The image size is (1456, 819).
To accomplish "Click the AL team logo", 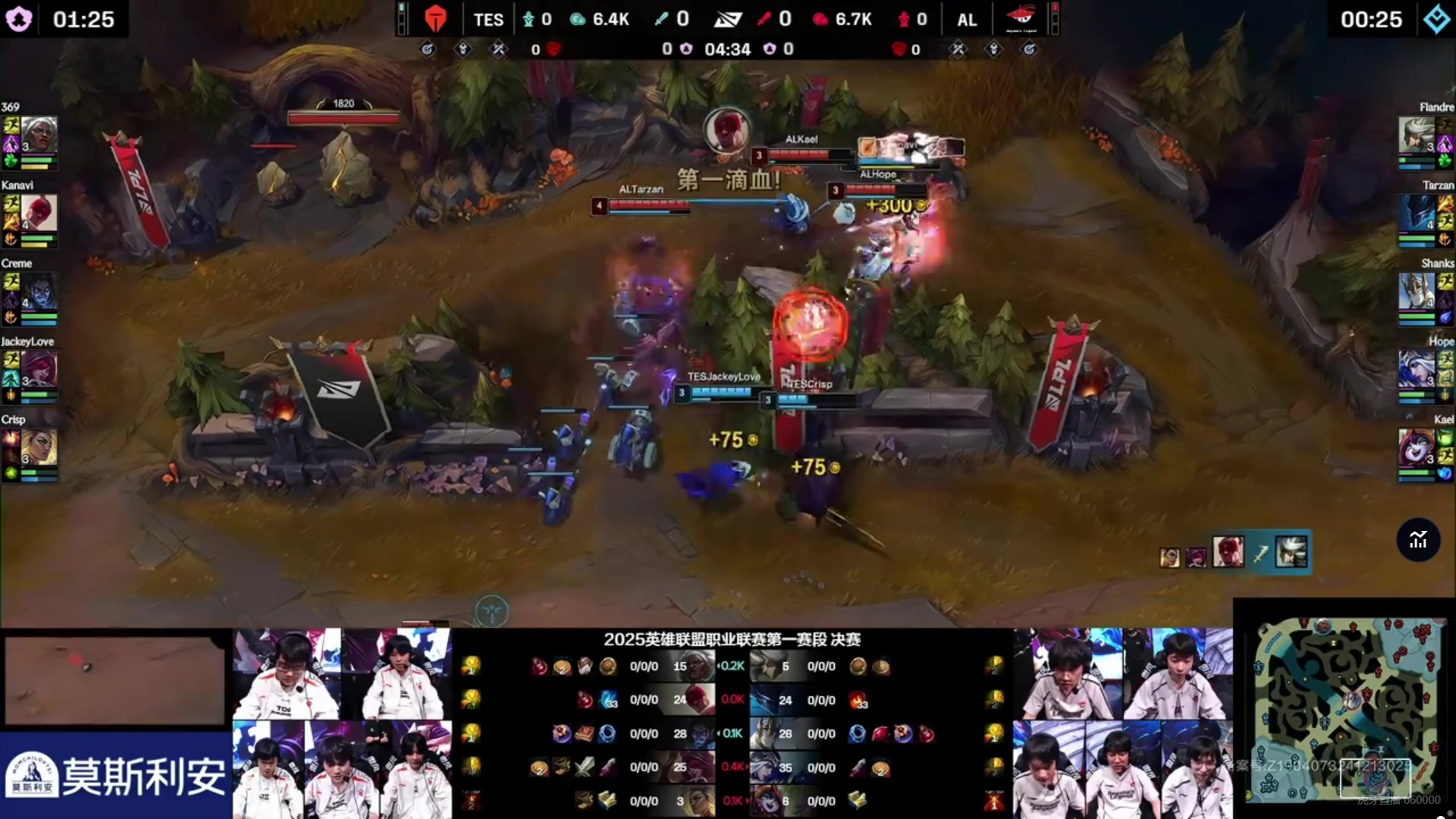I will (x=1020, y=19).
